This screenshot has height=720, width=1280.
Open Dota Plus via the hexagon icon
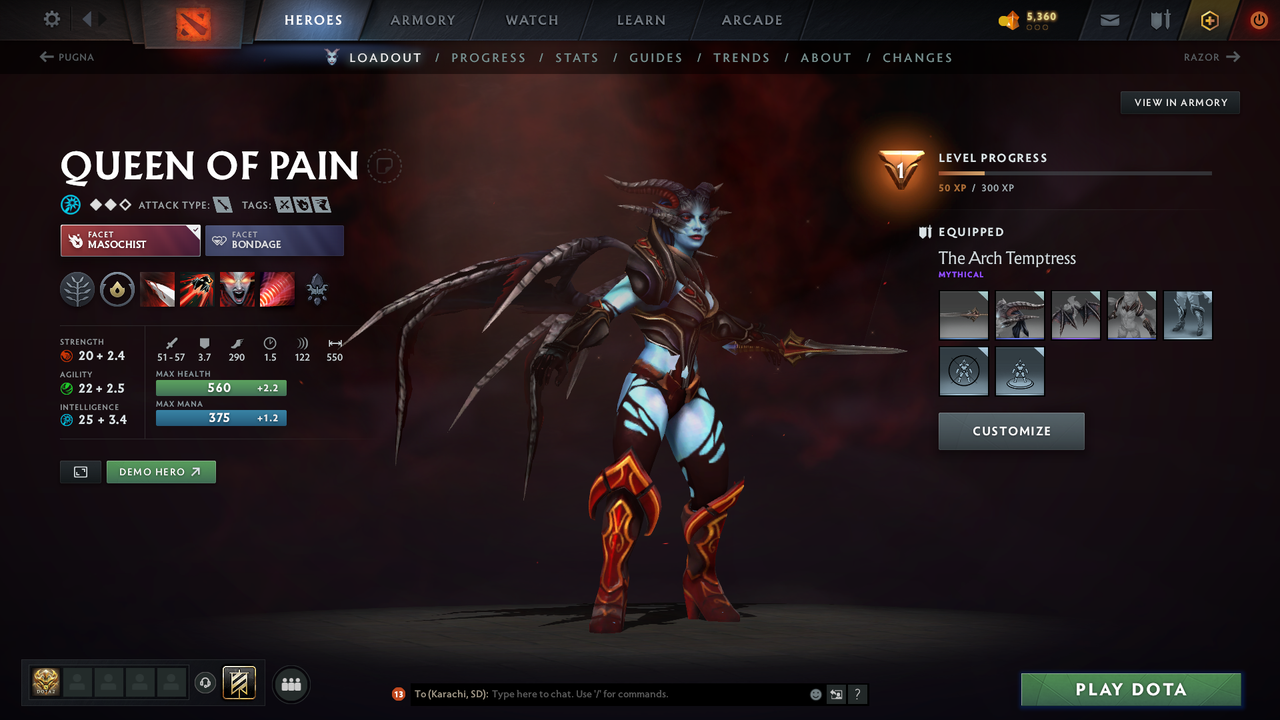tap(1209, 19)
